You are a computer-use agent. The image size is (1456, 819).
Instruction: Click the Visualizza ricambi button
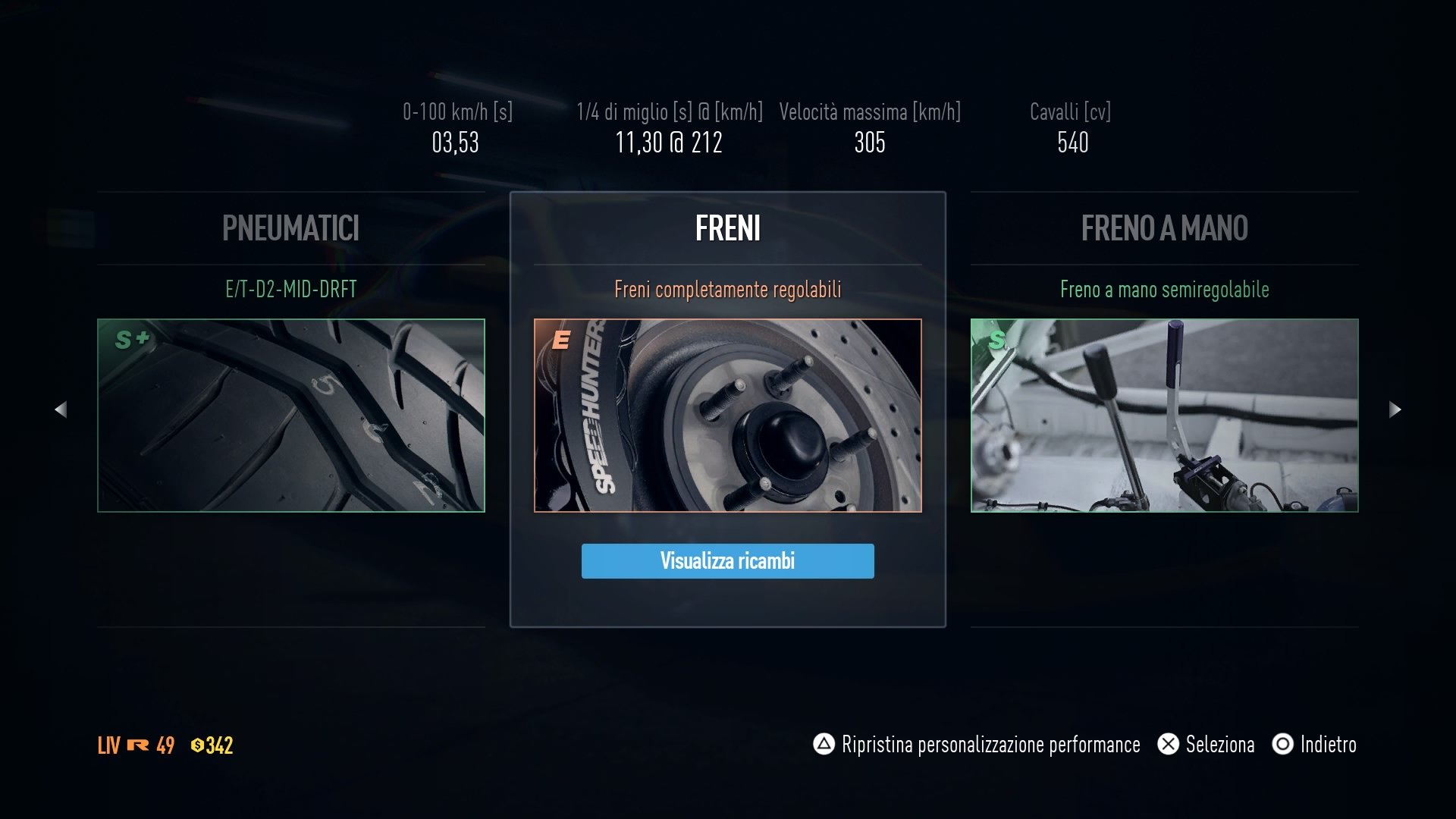pos(727,561)
